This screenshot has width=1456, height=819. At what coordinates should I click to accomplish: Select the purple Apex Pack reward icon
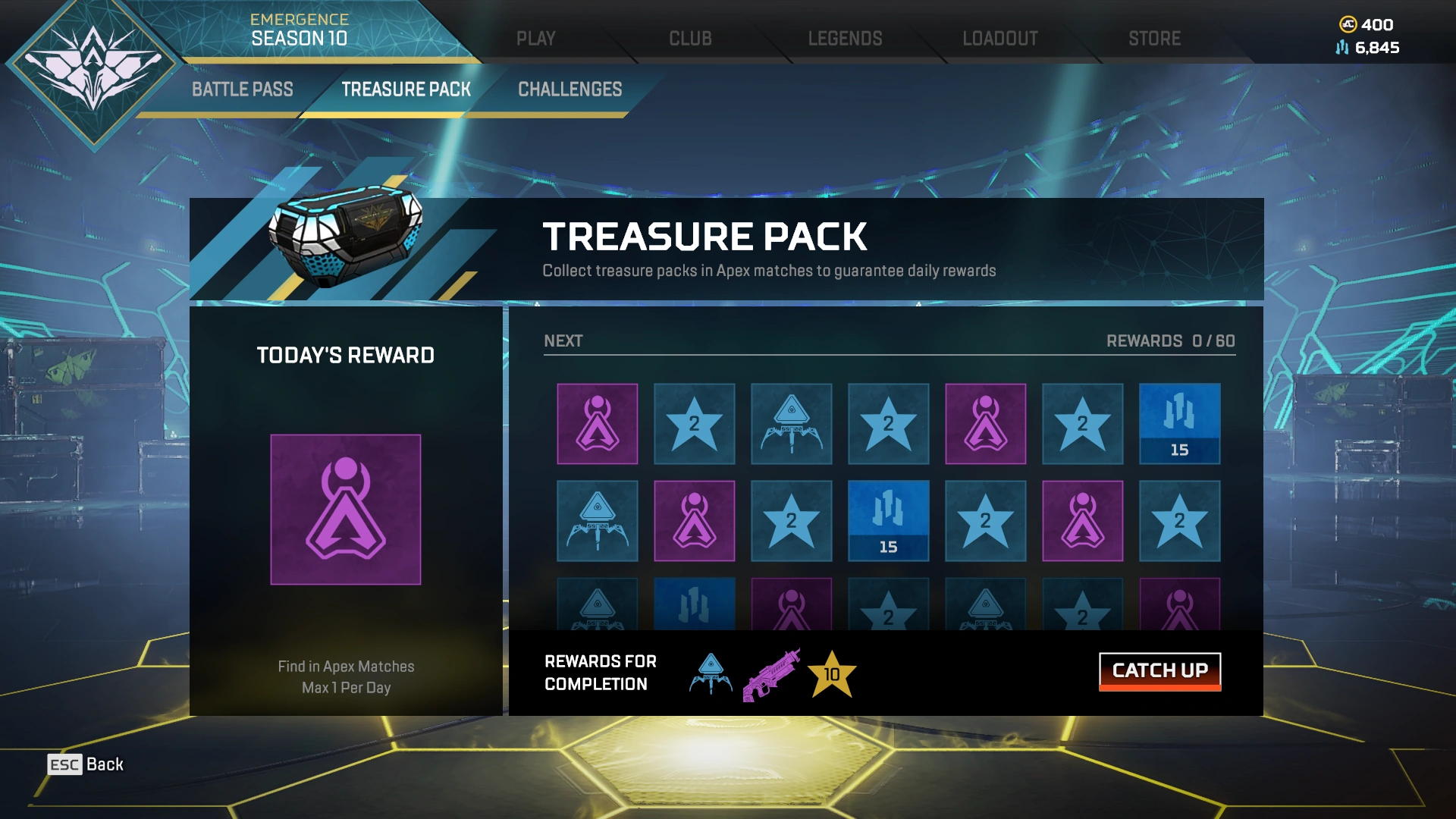click(596, 423)
